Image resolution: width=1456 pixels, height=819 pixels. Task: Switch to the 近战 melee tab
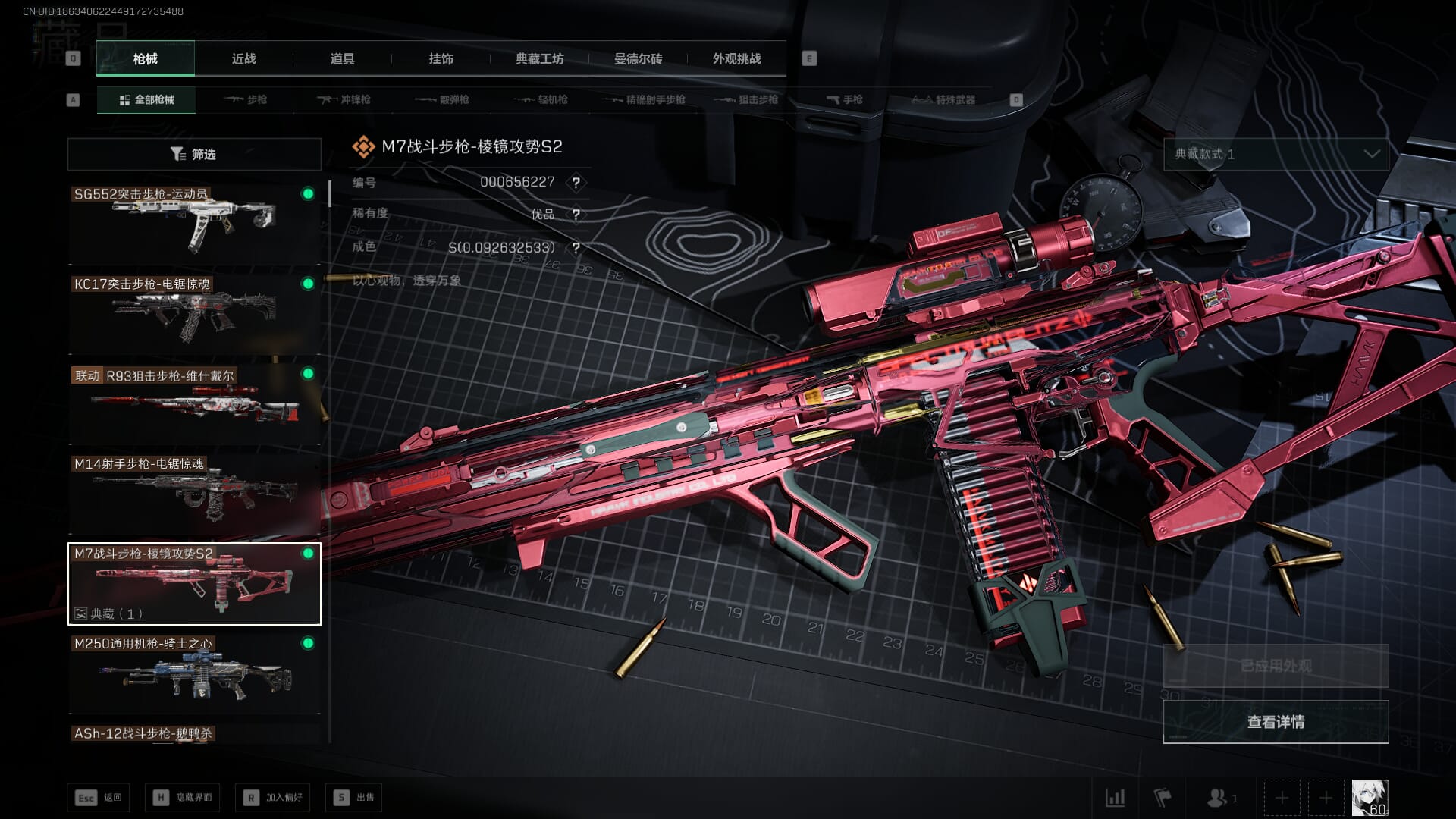(x=243, y=58)
